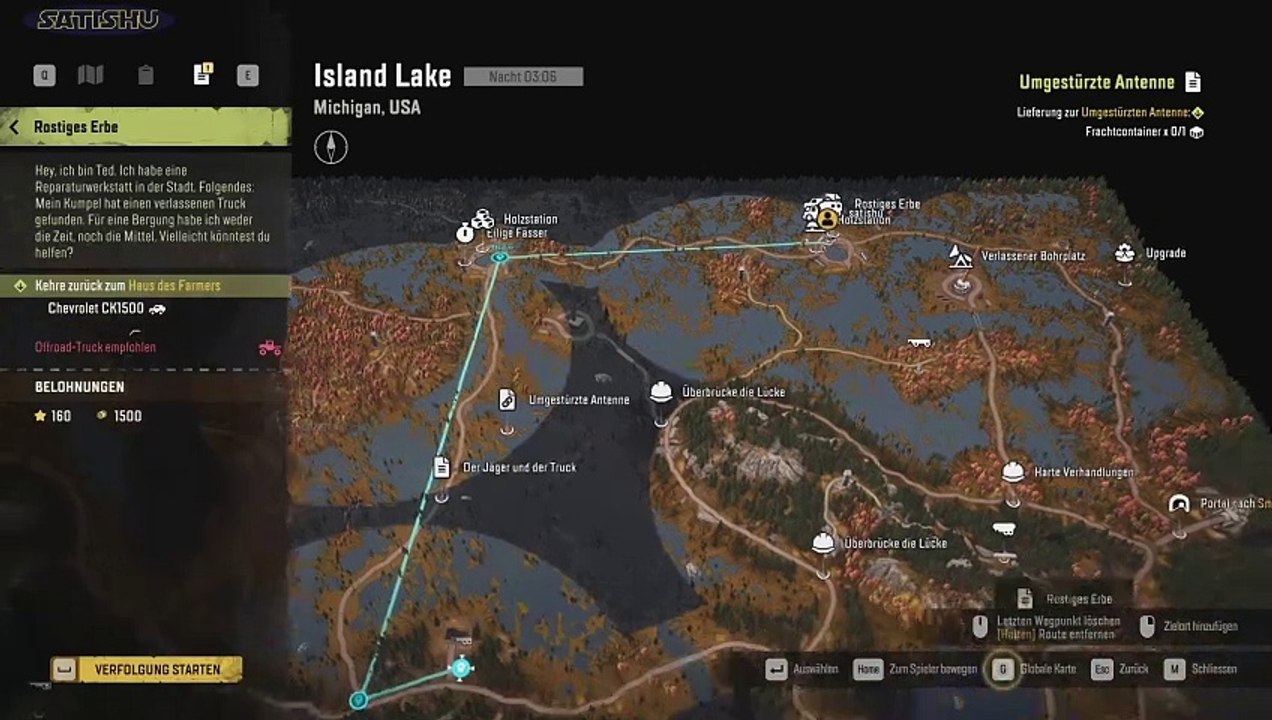Select the Upgrade map marker

[1125, 253]
